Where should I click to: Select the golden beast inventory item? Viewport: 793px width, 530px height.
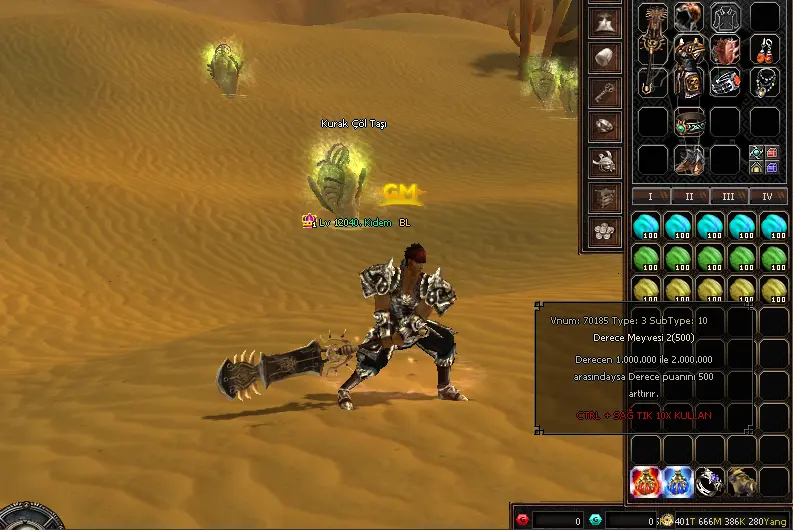742,482
